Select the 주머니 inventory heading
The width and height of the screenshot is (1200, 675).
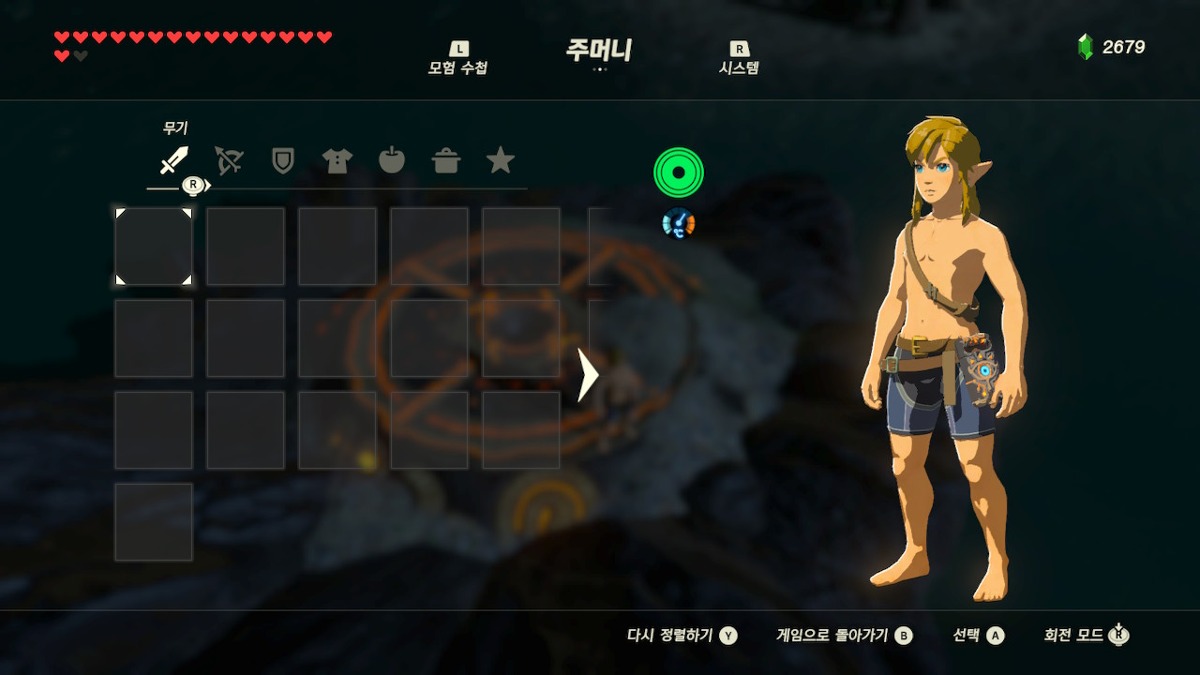(x=599, y=51)
